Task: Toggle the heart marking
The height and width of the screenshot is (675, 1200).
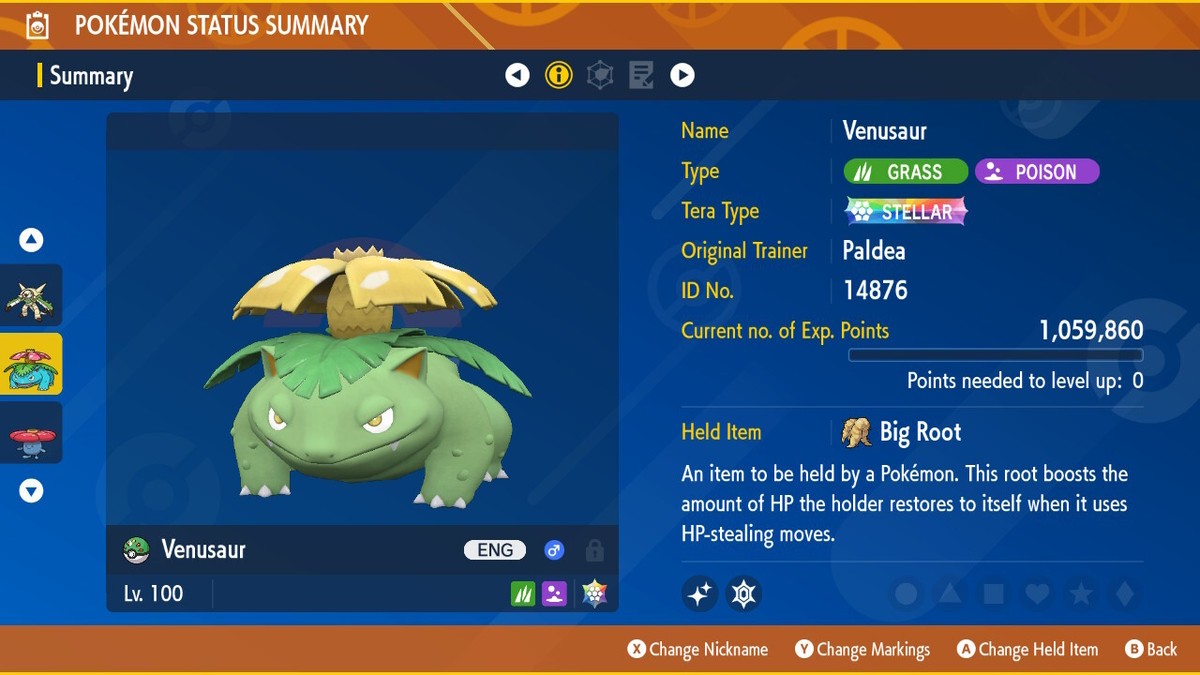Action: click(1037, 594)
